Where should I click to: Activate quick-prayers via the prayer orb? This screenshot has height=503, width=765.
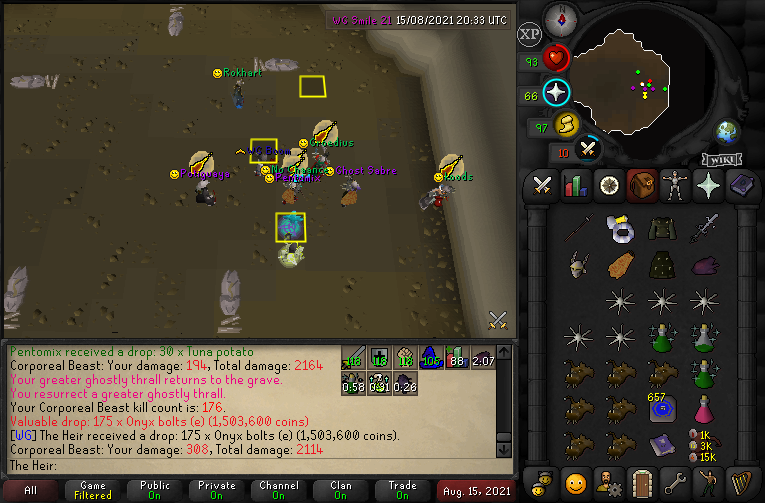point(556,94)
